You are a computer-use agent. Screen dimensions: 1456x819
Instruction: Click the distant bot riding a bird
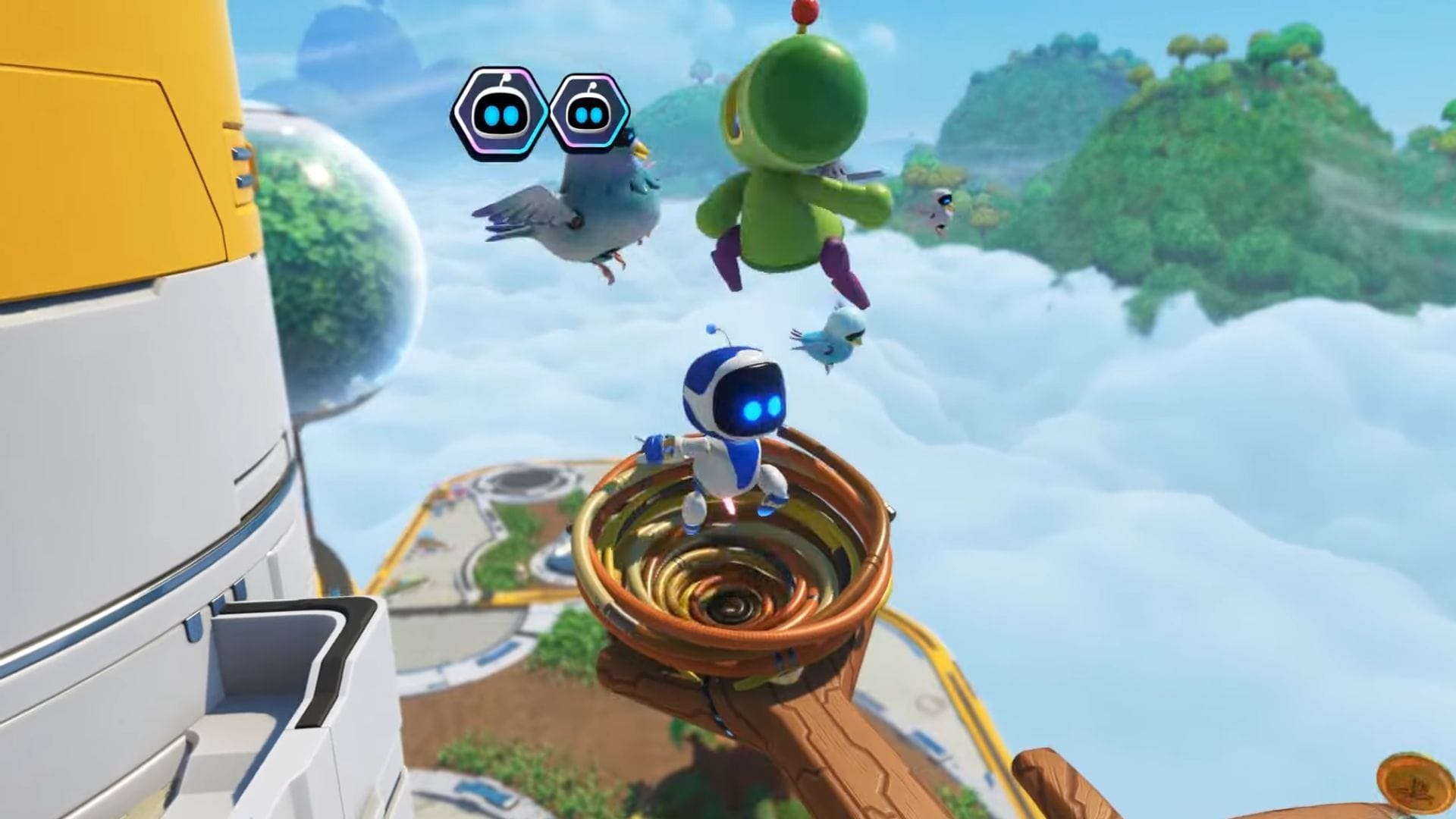point(943,200)
